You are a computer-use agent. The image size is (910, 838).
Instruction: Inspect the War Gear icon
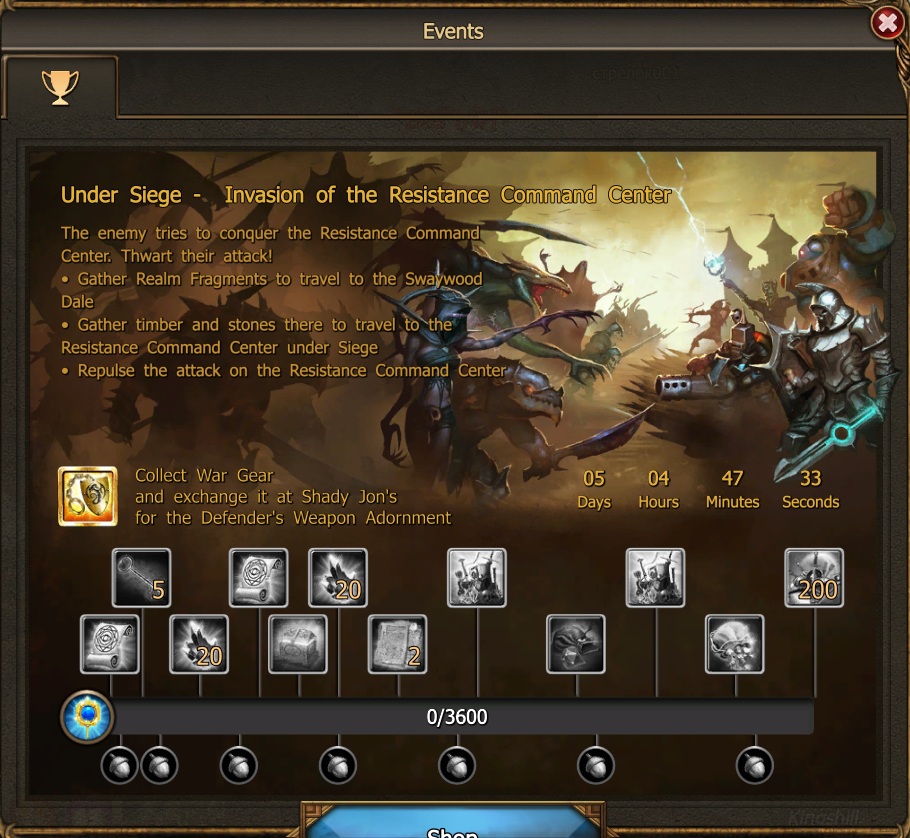[86, 496]
